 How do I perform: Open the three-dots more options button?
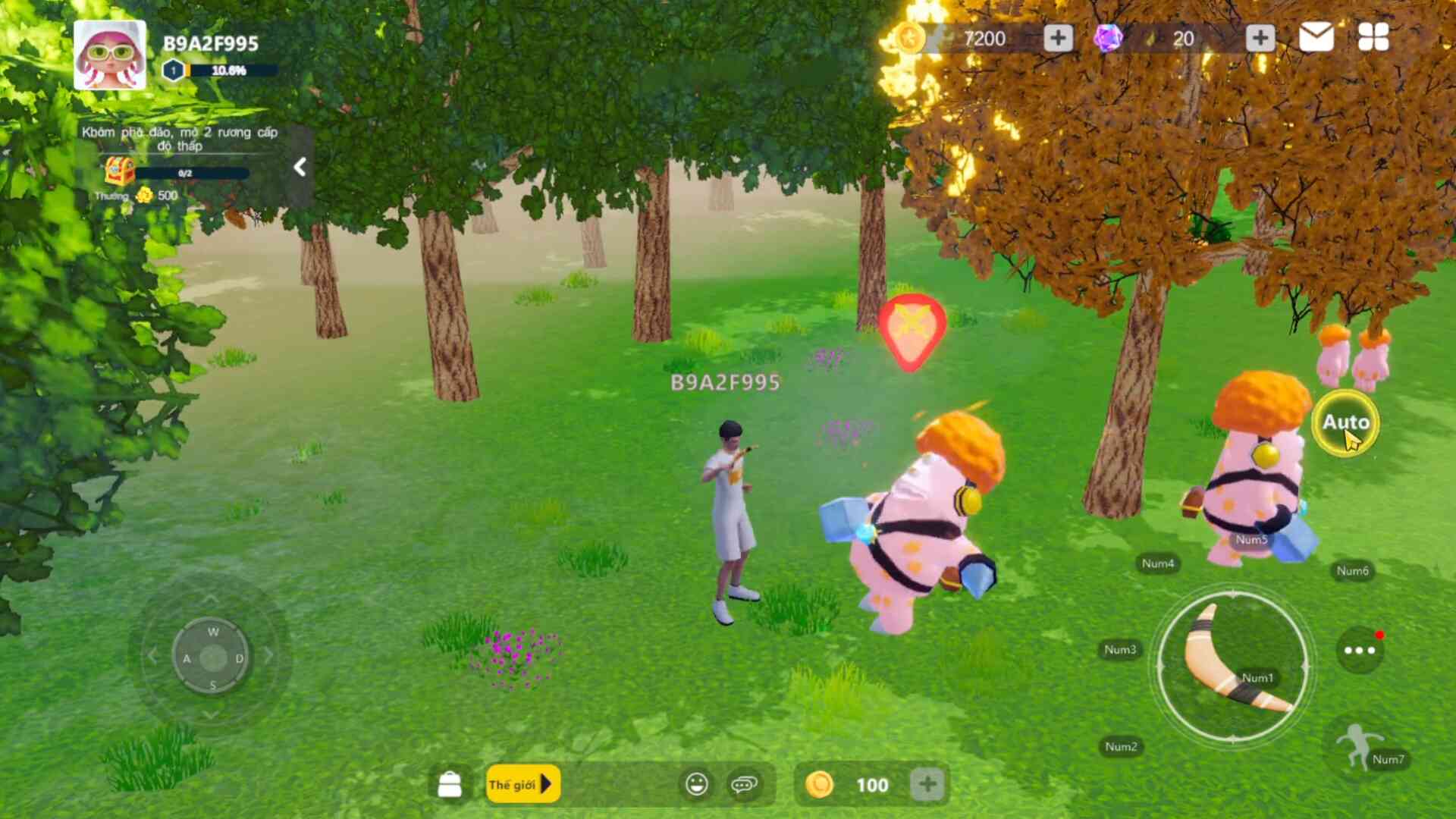point(1359,650)
